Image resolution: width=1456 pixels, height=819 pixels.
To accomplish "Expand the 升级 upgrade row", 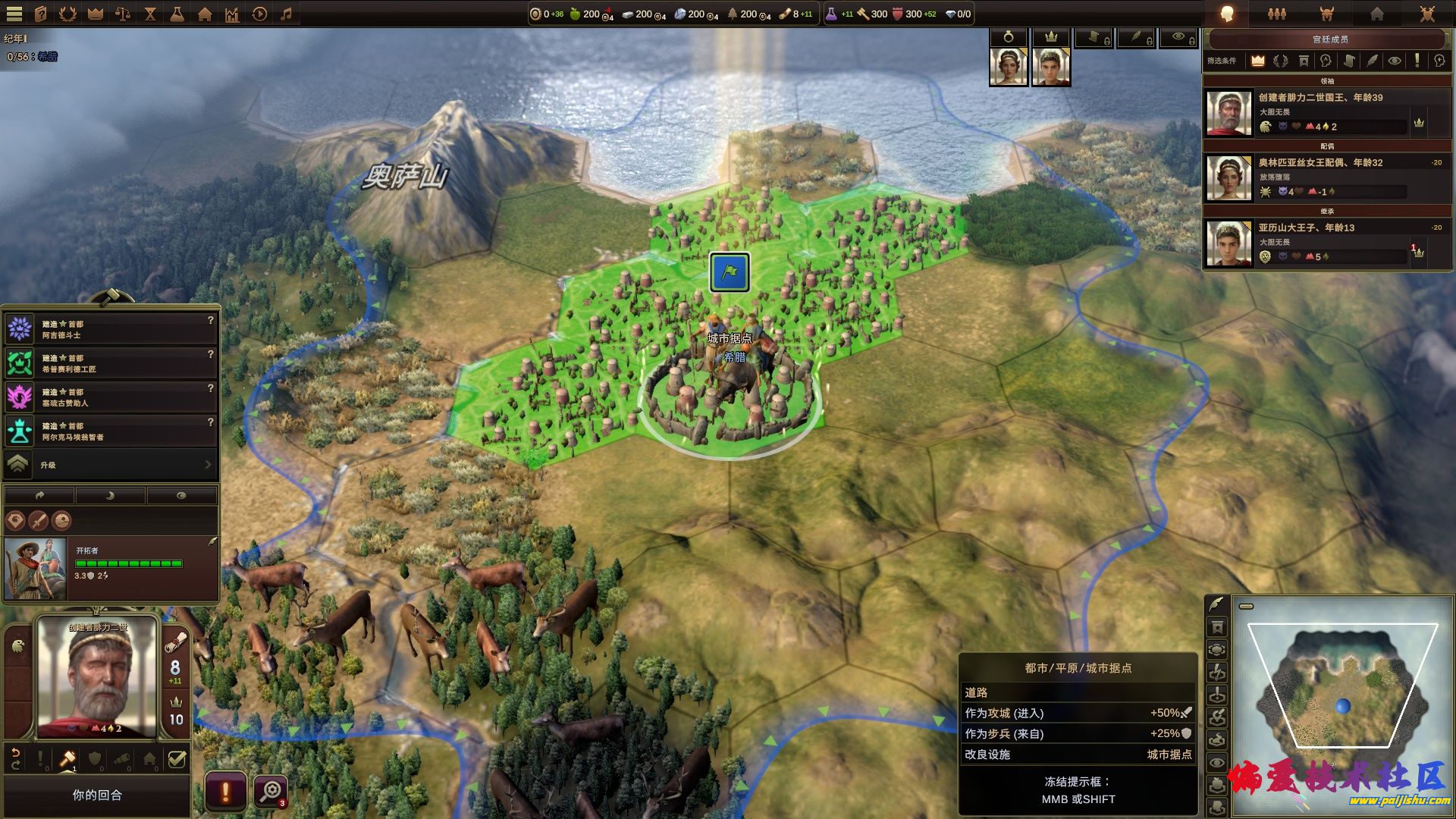I will coord(111,465).
